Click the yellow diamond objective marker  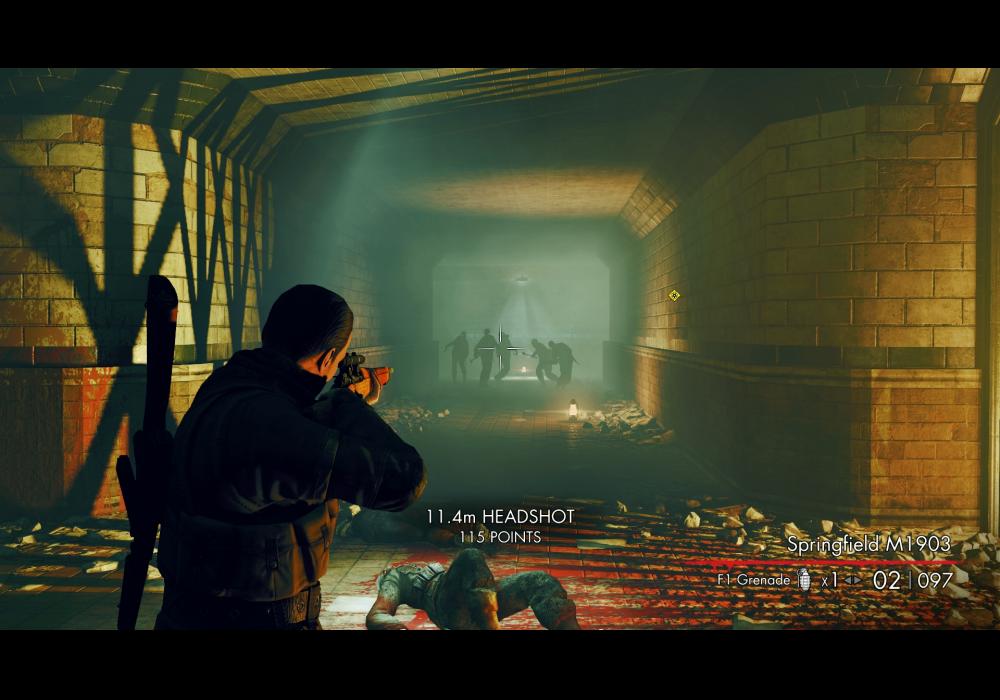[674, 295]
